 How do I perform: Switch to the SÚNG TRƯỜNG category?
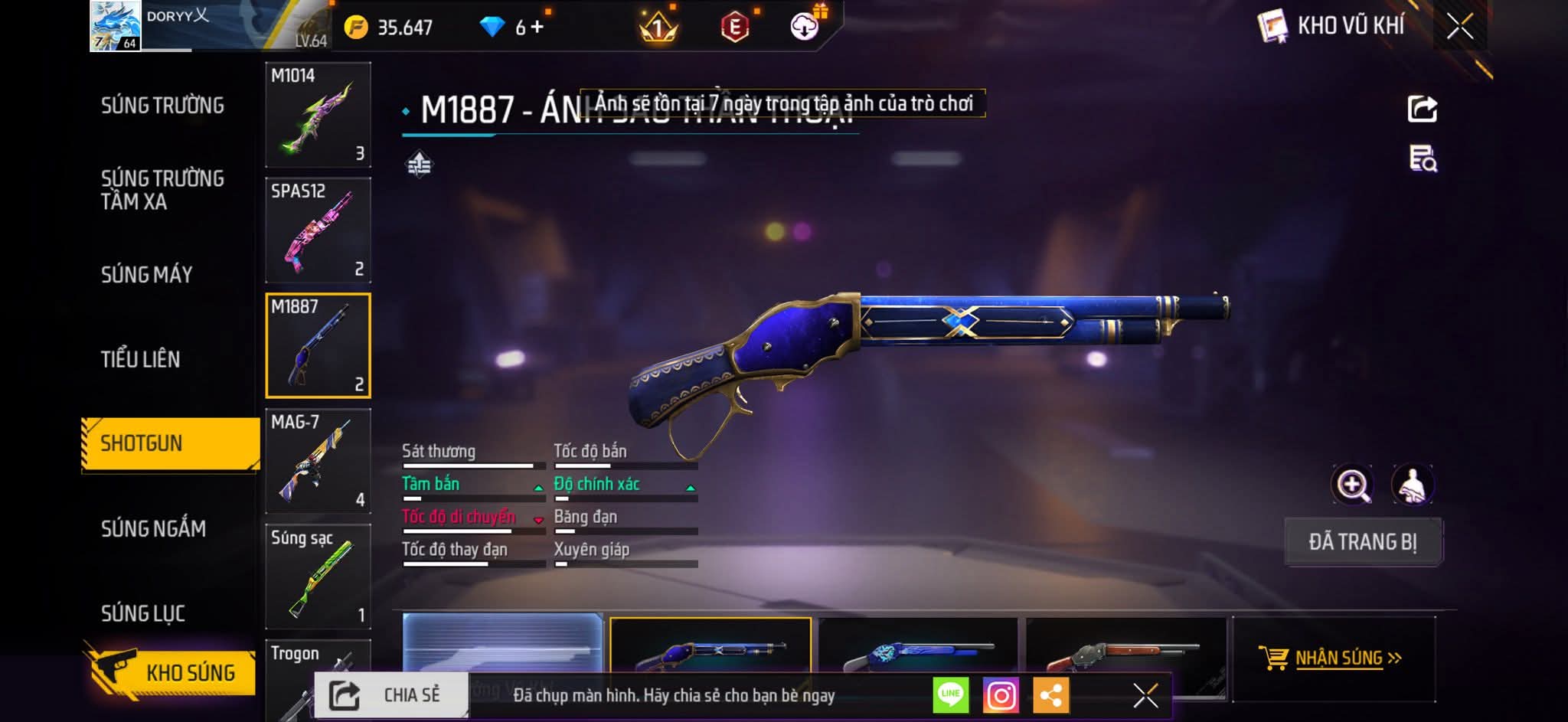click(162, 106)
